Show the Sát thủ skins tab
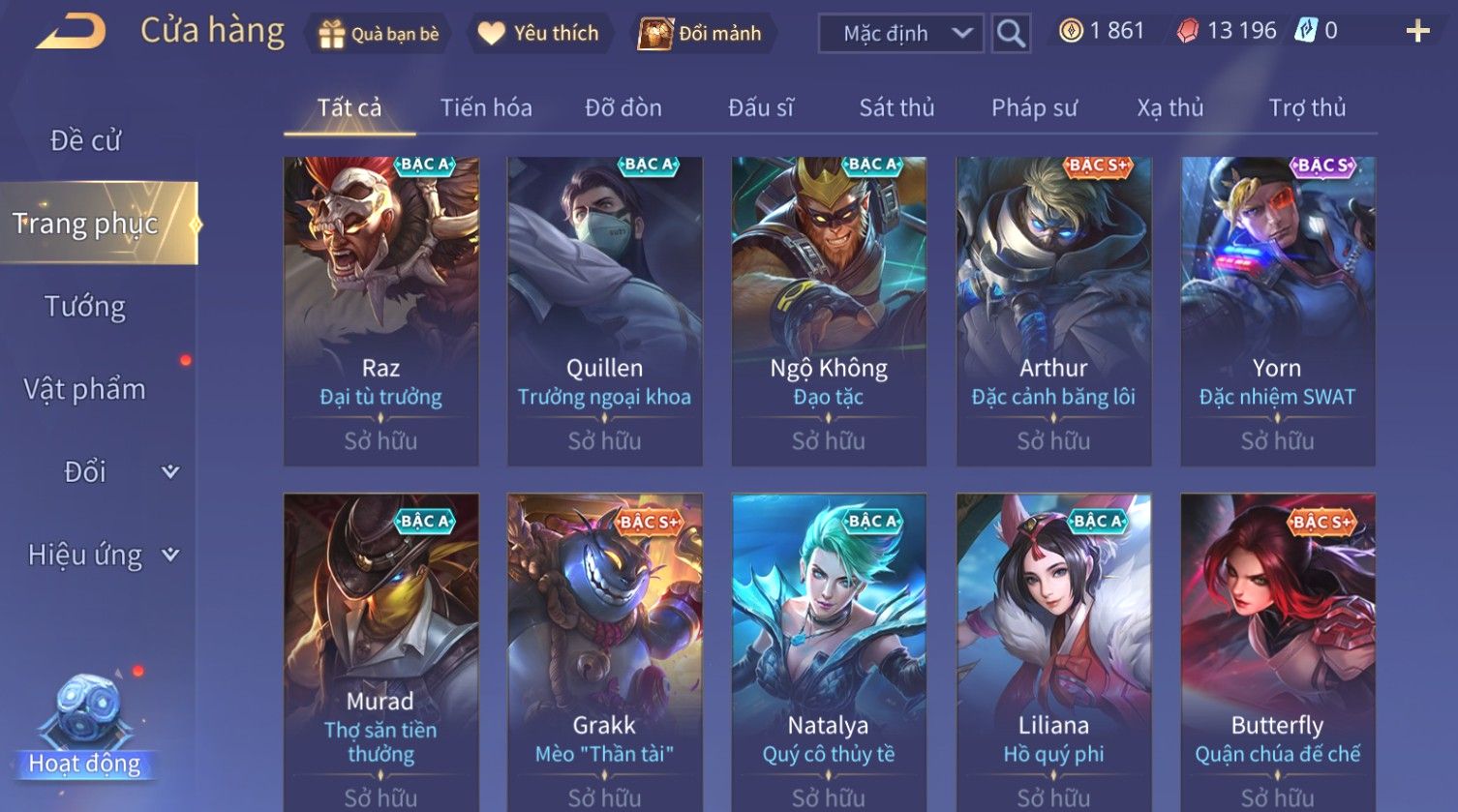 pos(896,107)
